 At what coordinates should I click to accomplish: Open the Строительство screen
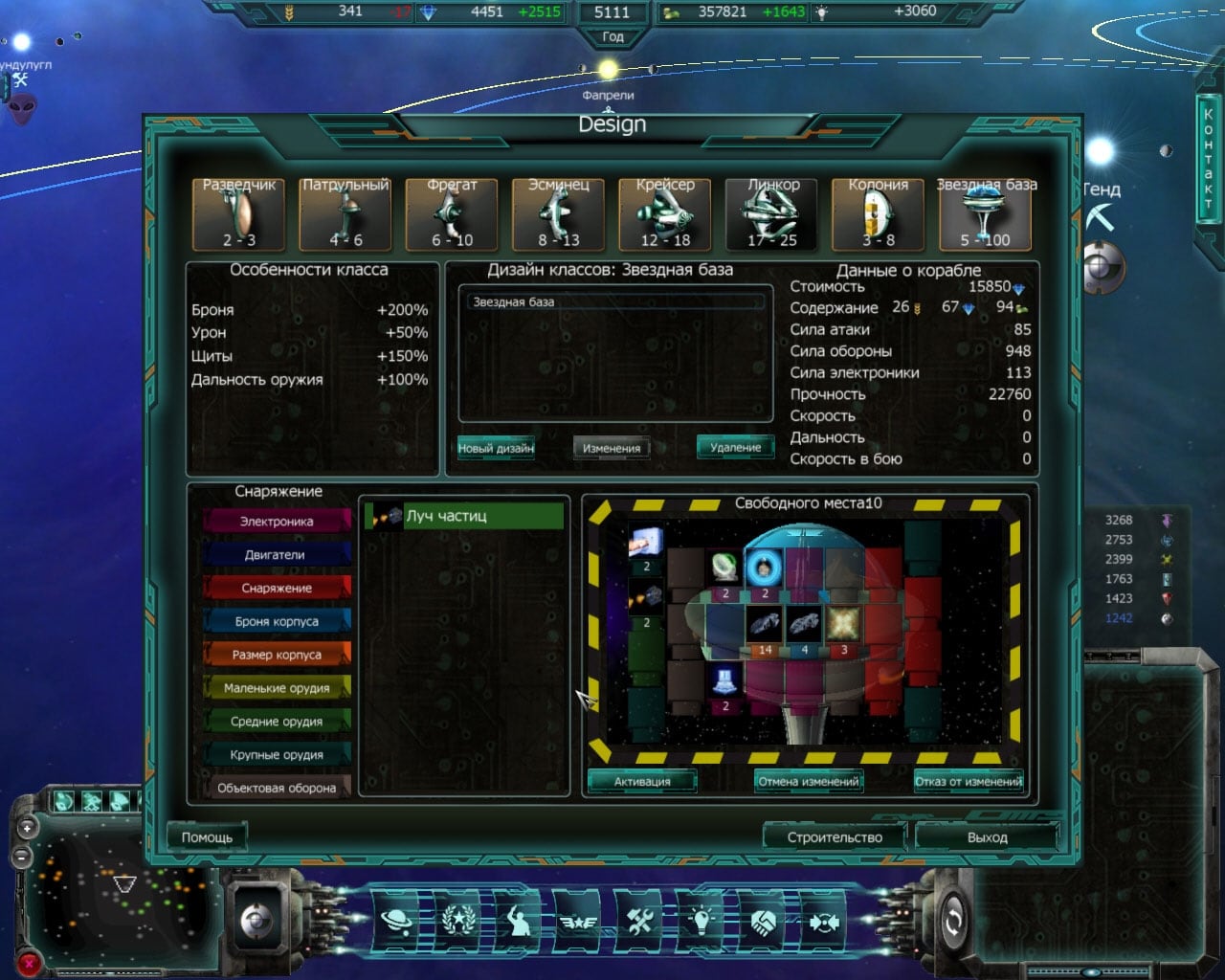coord(835,837)
